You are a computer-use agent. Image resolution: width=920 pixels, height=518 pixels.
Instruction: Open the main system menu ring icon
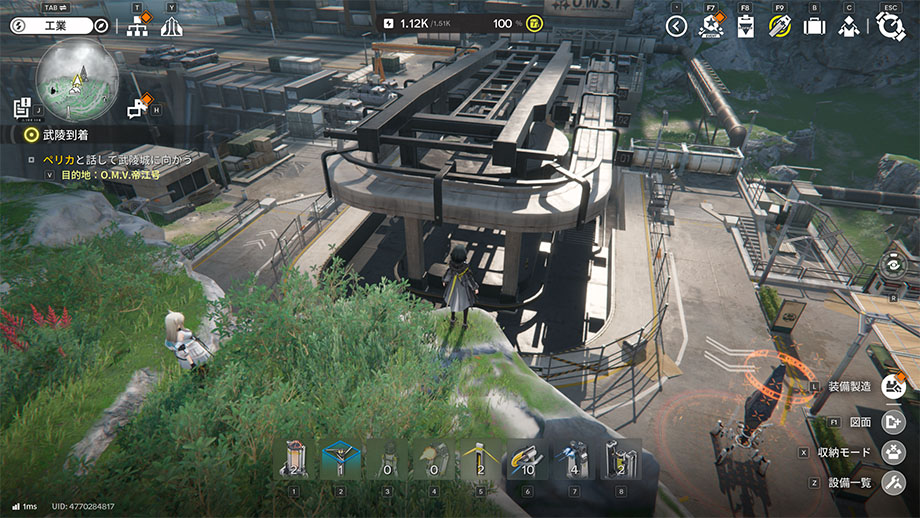pyautogui.click(x=890, y=26)
